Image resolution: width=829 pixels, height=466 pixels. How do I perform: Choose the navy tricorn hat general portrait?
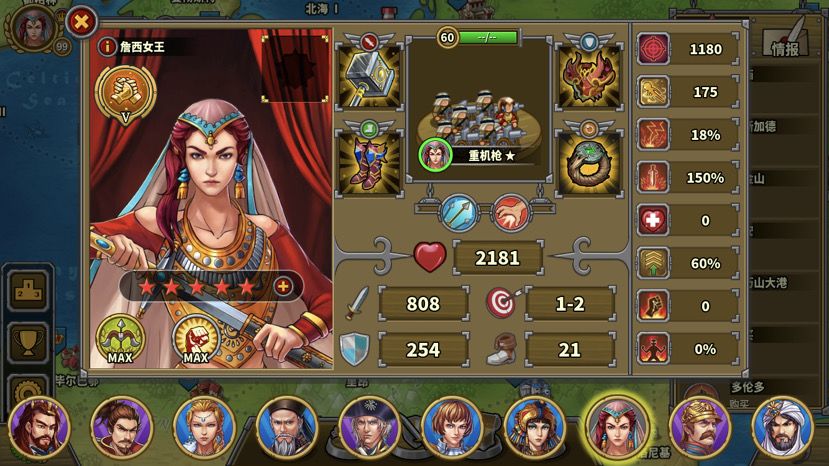[x=368, y=427]
